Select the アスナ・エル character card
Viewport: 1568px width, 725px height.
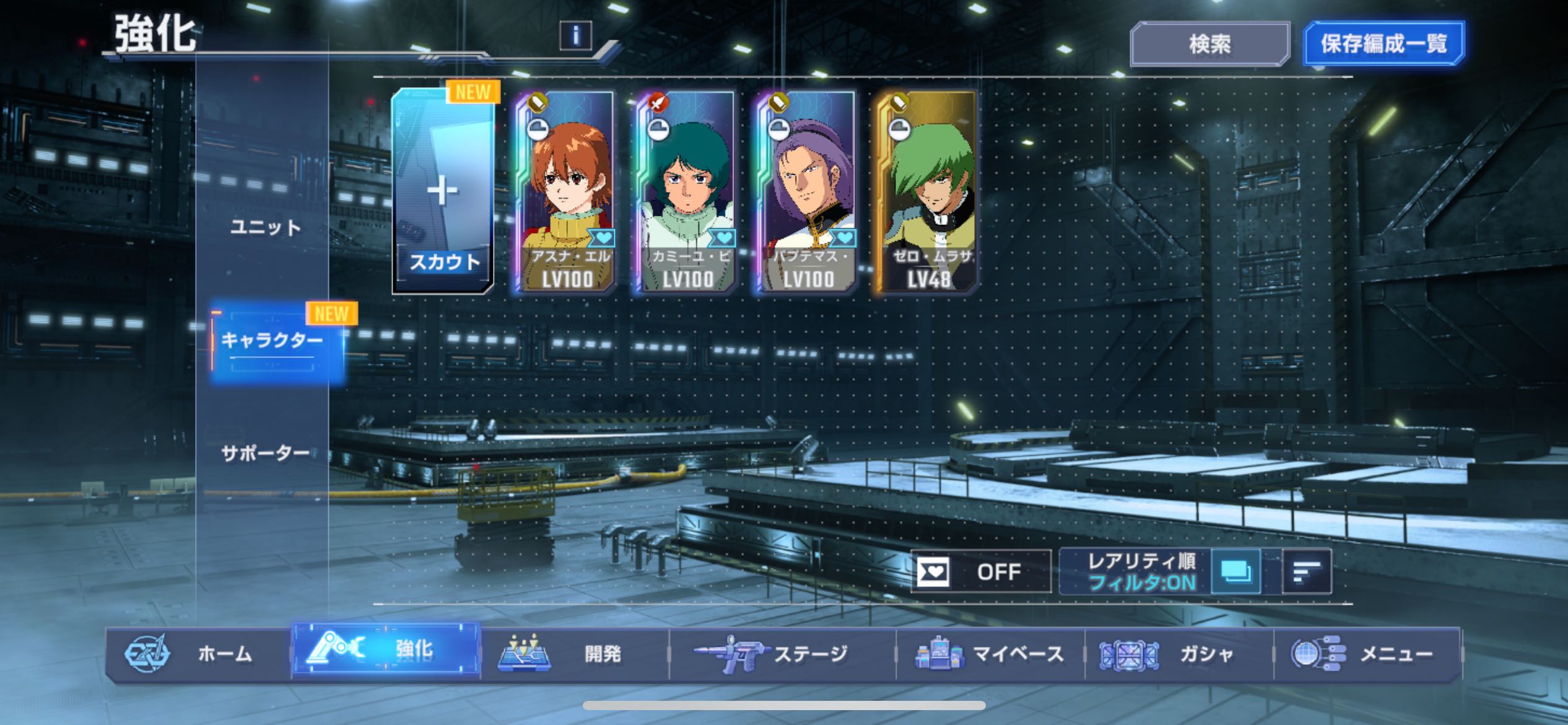(x=565, y=191)
